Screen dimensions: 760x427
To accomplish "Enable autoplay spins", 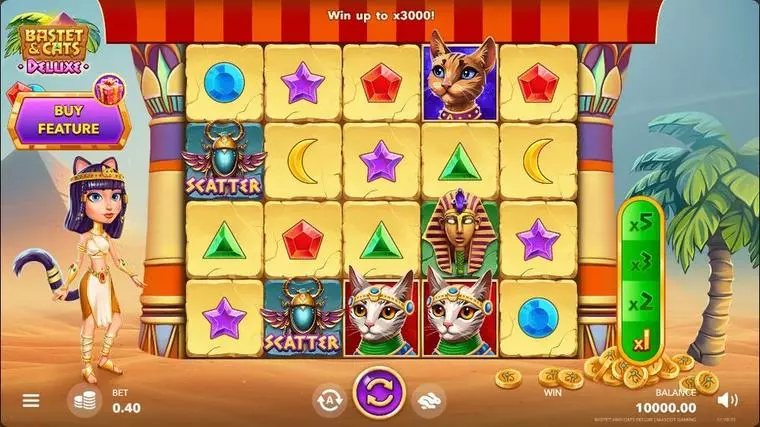I will click(329, 399).
